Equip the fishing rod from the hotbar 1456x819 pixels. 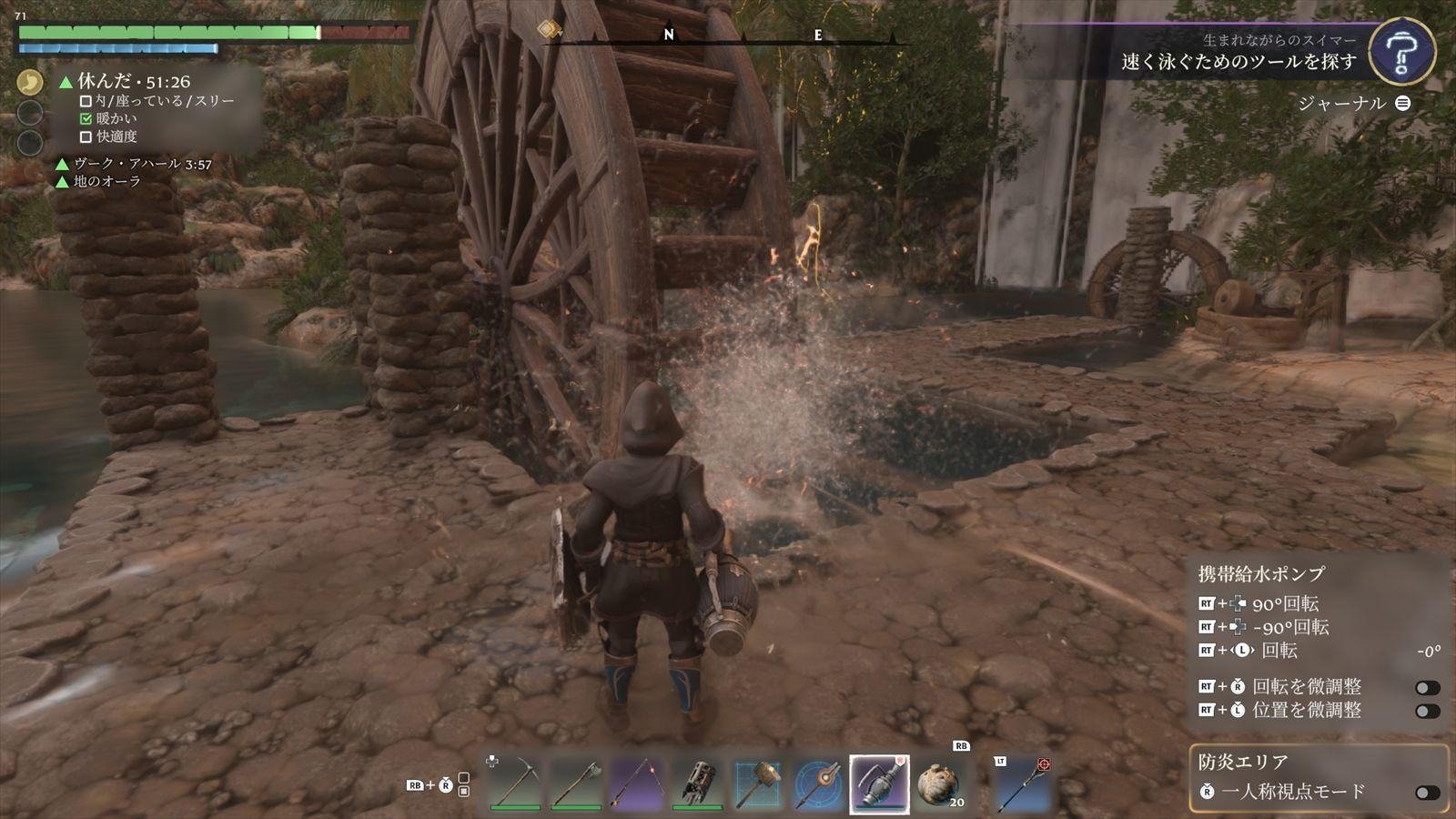(x=637, y=783)
